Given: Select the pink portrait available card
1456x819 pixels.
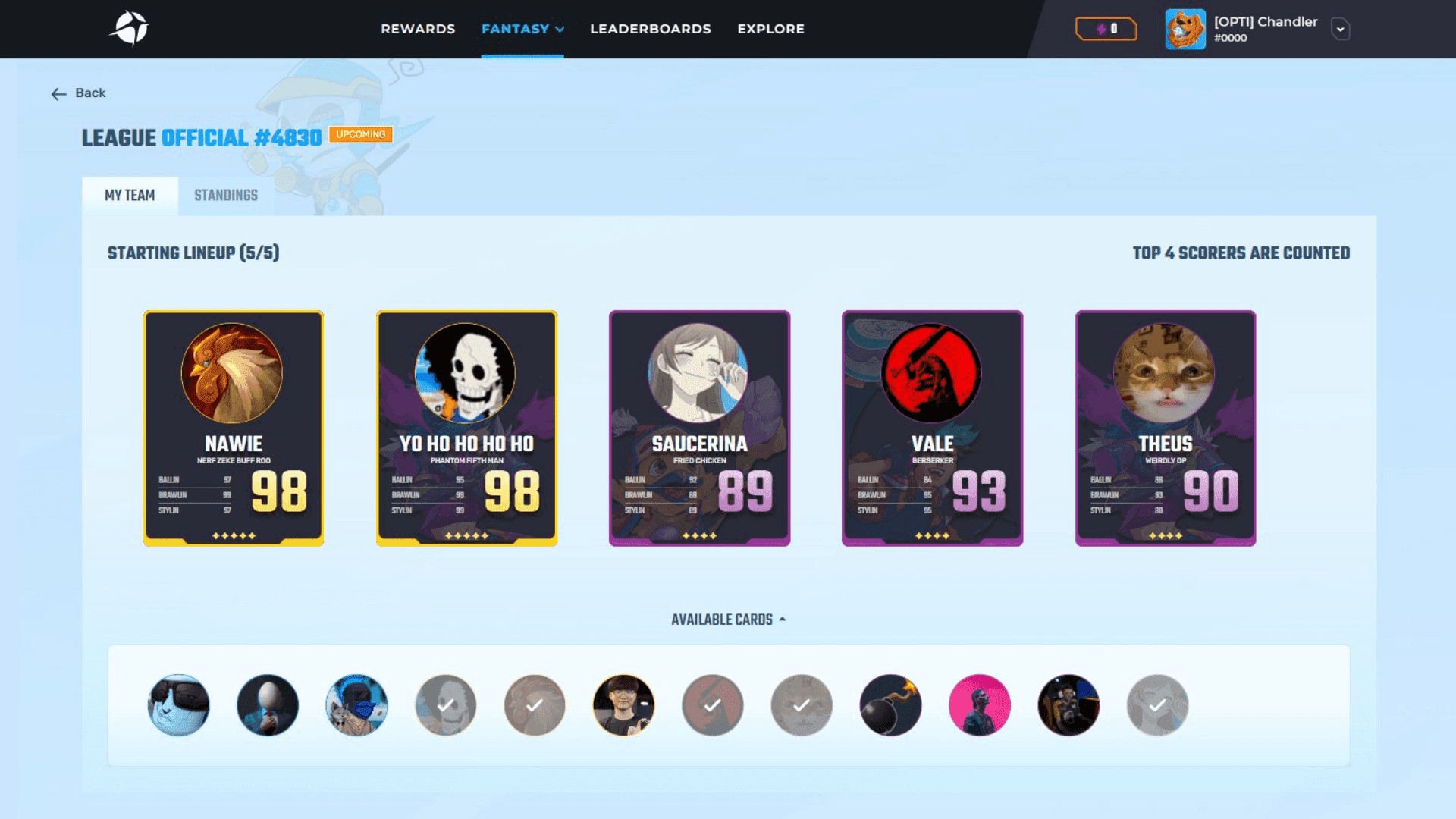Looking at the screenshot, I should click(980, 705).
